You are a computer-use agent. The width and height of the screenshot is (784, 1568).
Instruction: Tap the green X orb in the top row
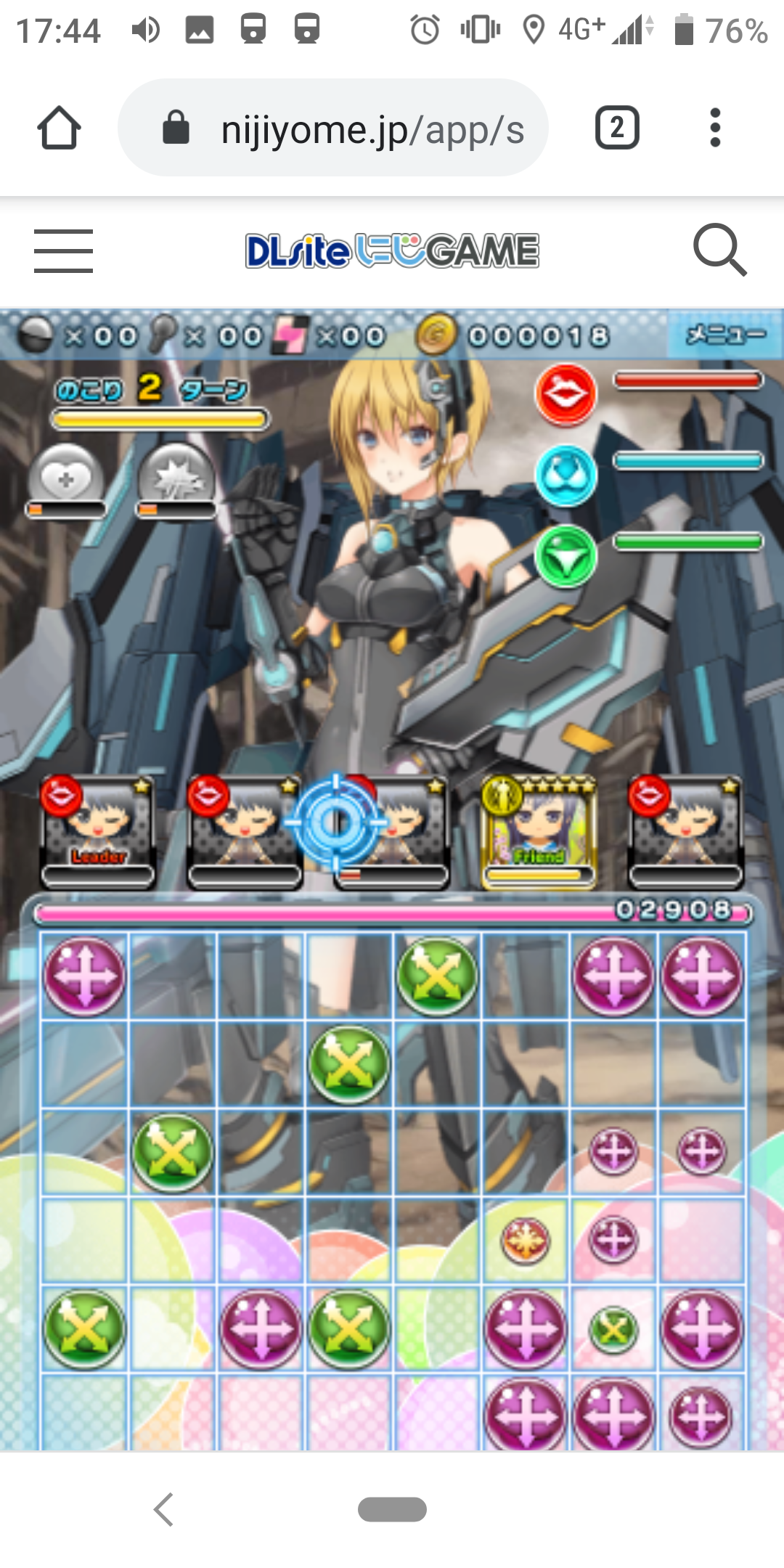[437, 975]
